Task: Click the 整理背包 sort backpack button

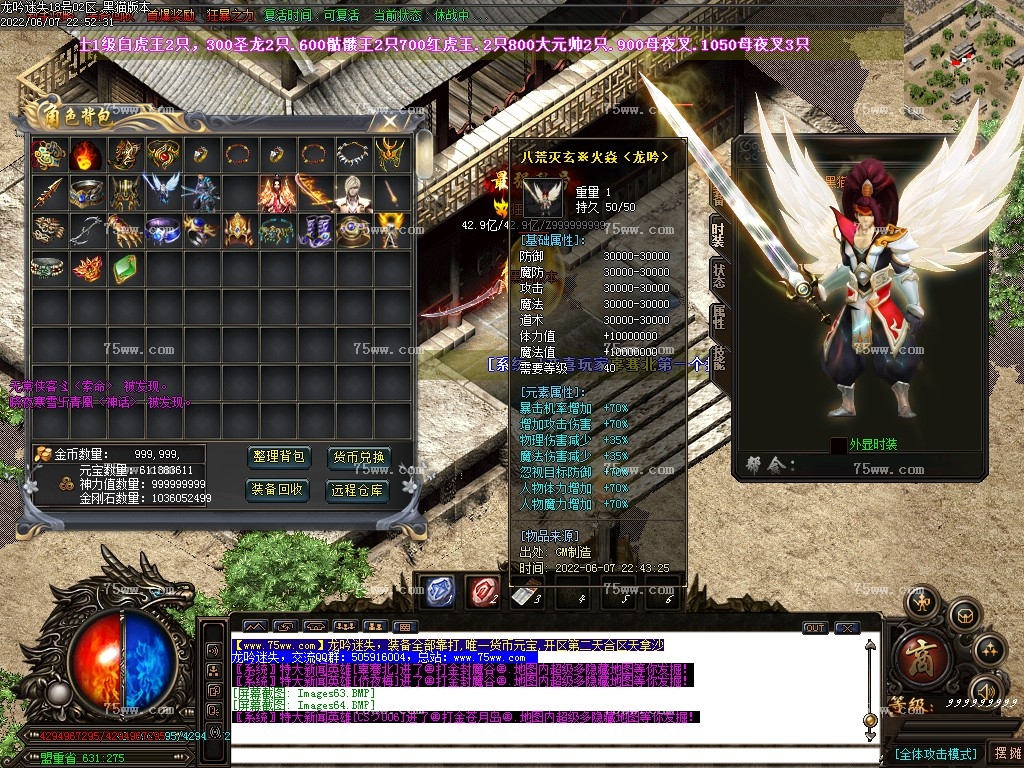Action: coord(279,457)
